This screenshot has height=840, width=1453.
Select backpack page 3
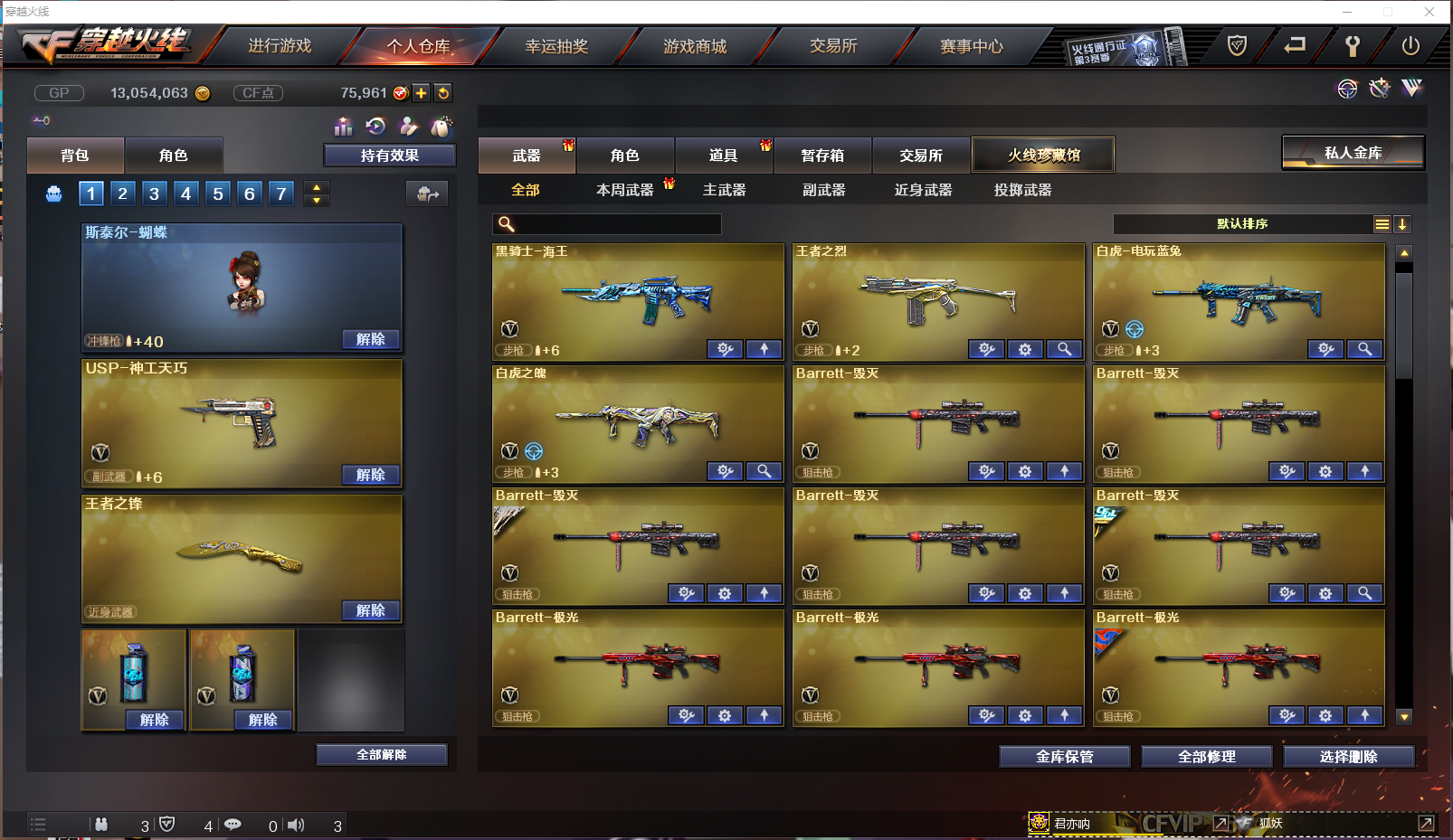point(154,193)
